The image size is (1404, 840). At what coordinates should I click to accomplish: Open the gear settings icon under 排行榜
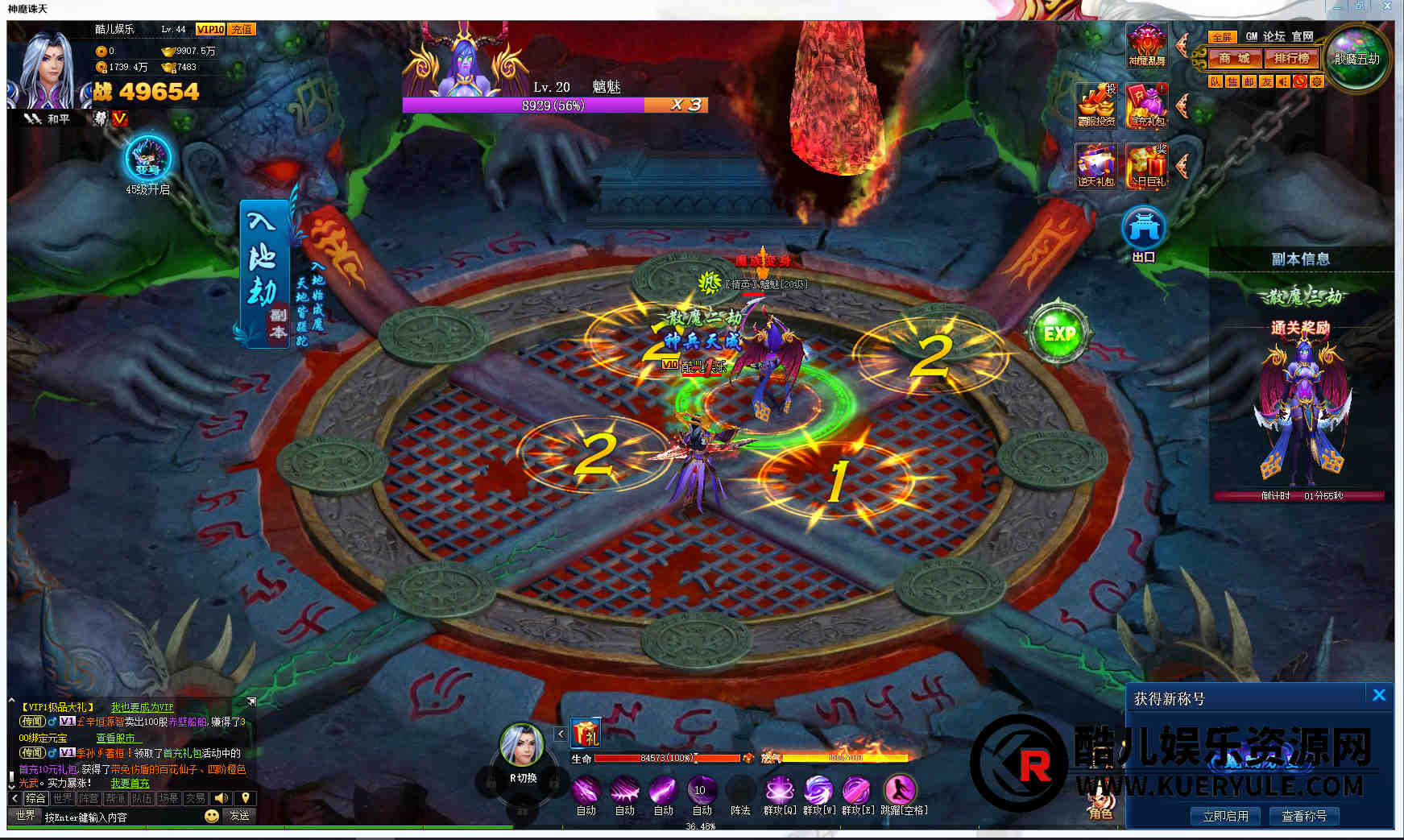tap(1316, 81)
